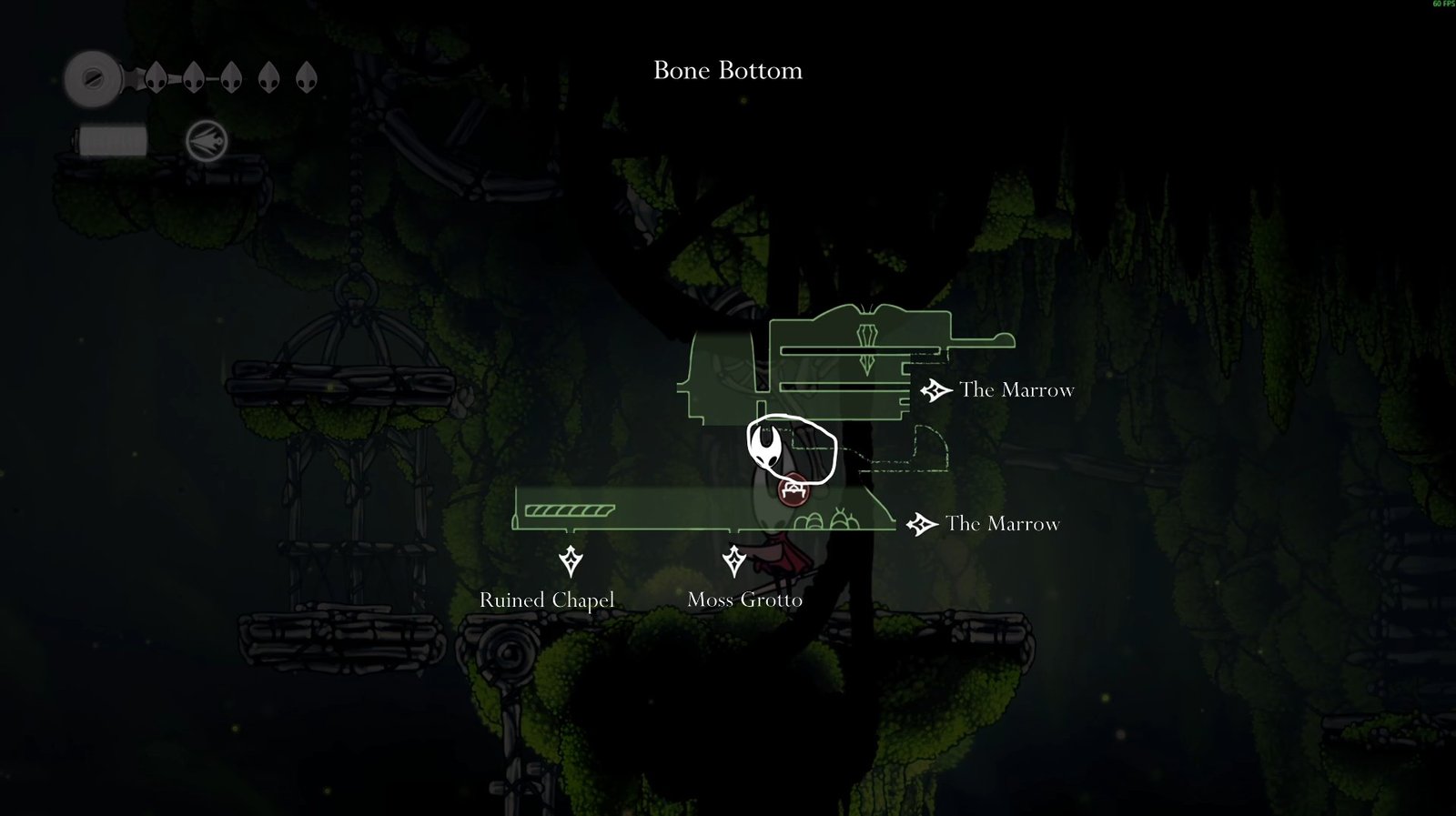The width and height of the screenshot is (1456, 816).
Task: Click the silk spool emblem in the HUD
Action: 93,79
